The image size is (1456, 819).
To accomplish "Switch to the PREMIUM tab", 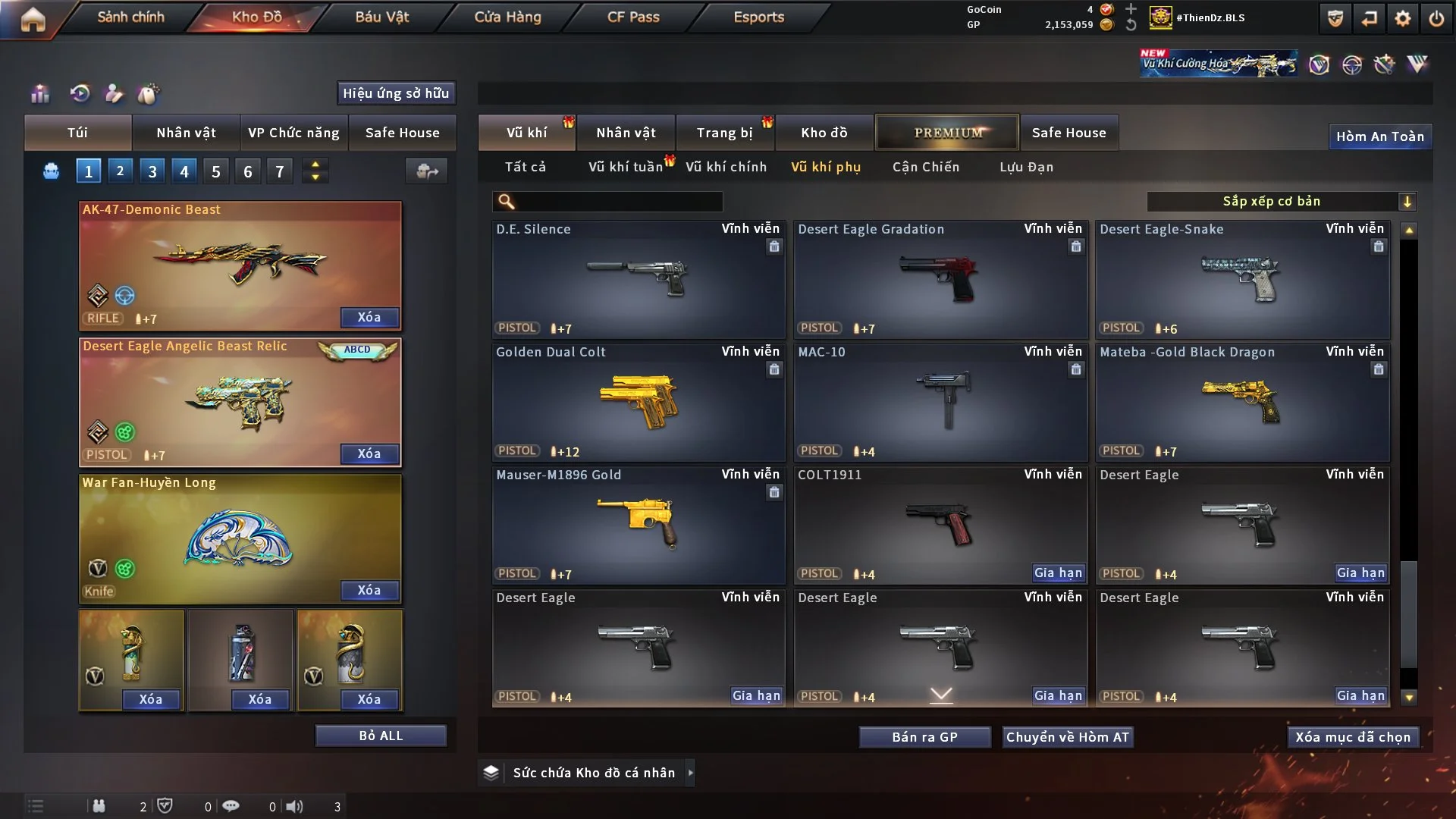I will [948, 133].
